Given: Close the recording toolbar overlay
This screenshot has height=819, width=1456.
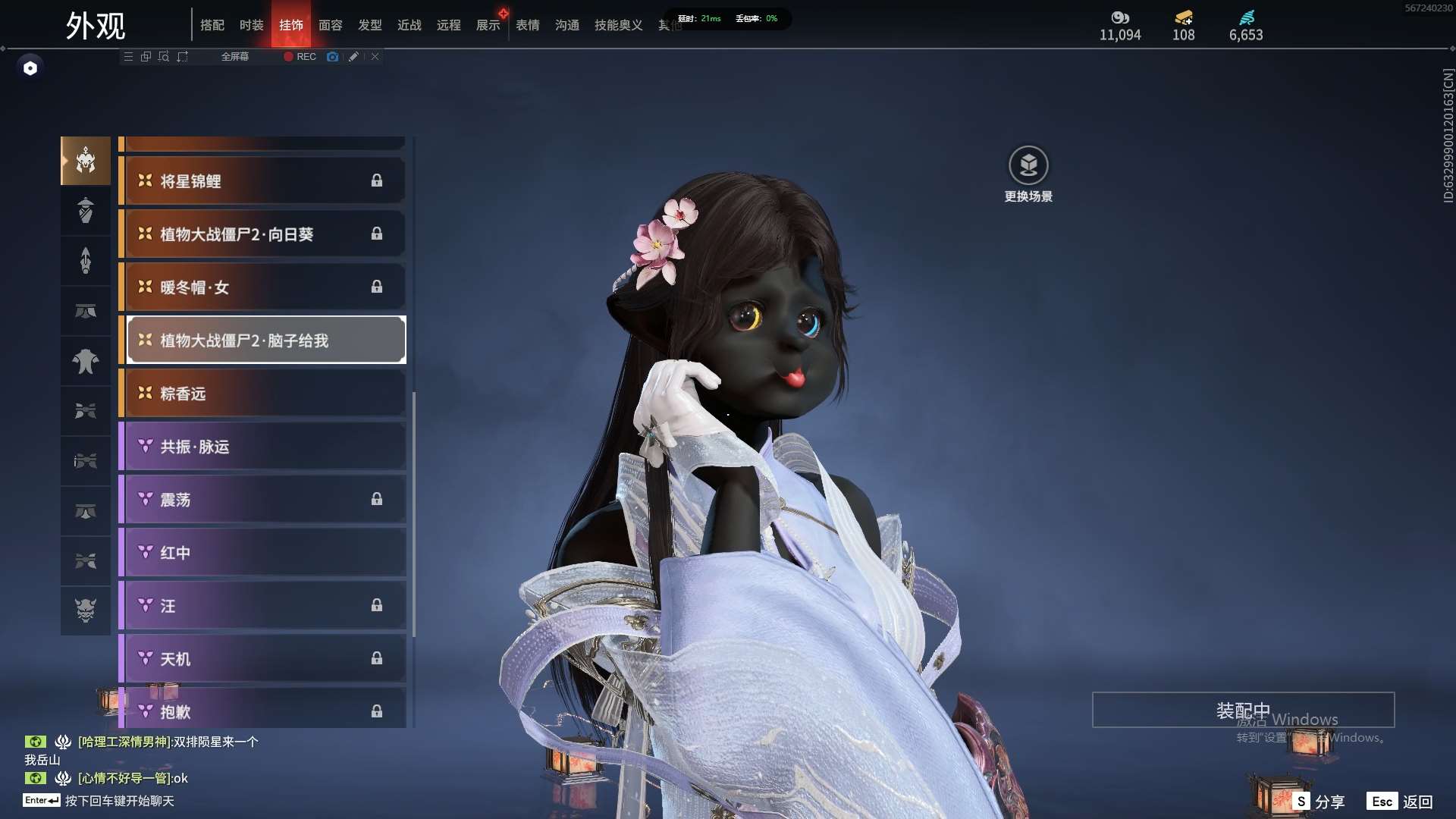Looking at the screenshot, I should pos(375,57).
